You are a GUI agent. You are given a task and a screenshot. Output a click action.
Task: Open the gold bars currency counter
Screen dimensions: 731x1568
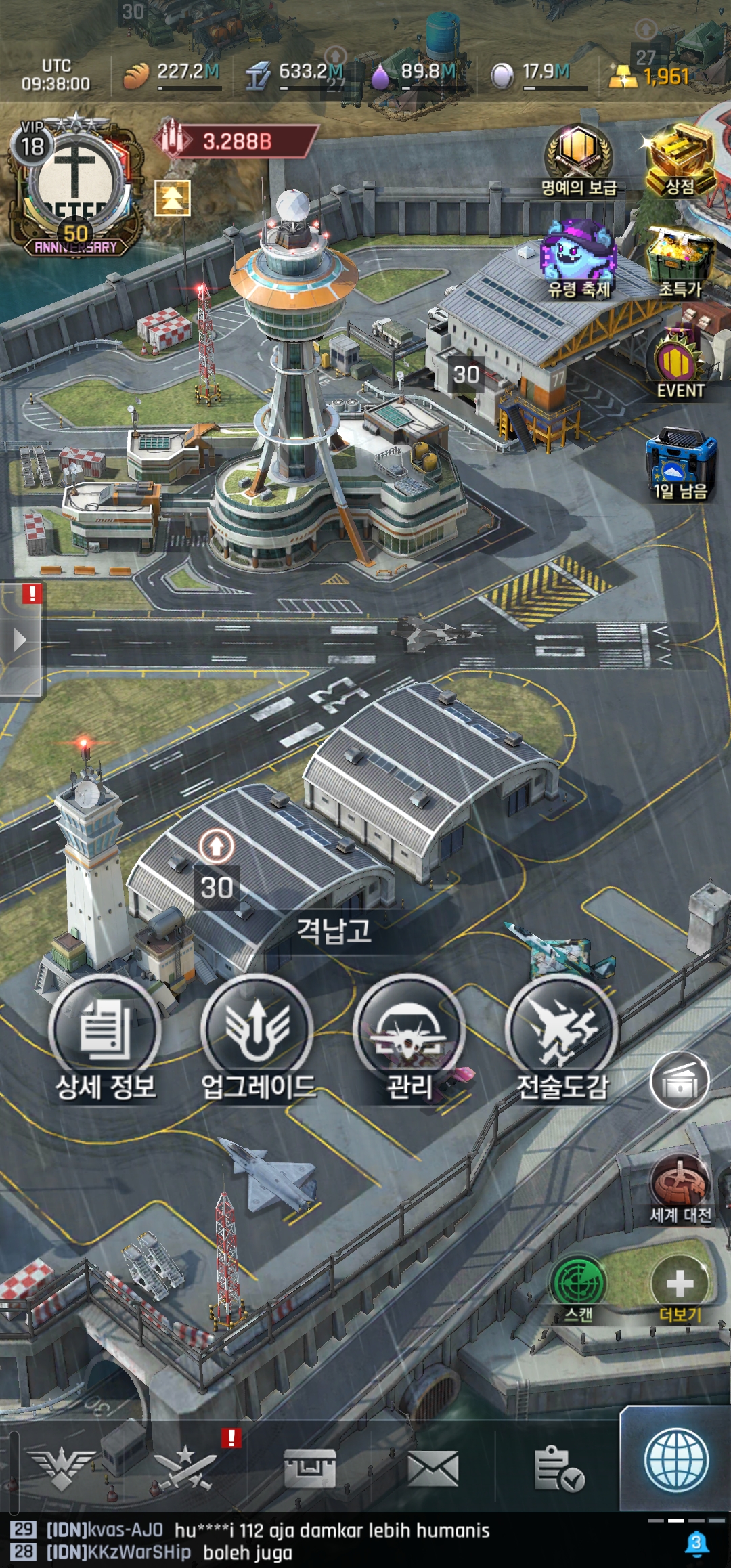click(650, 76)
